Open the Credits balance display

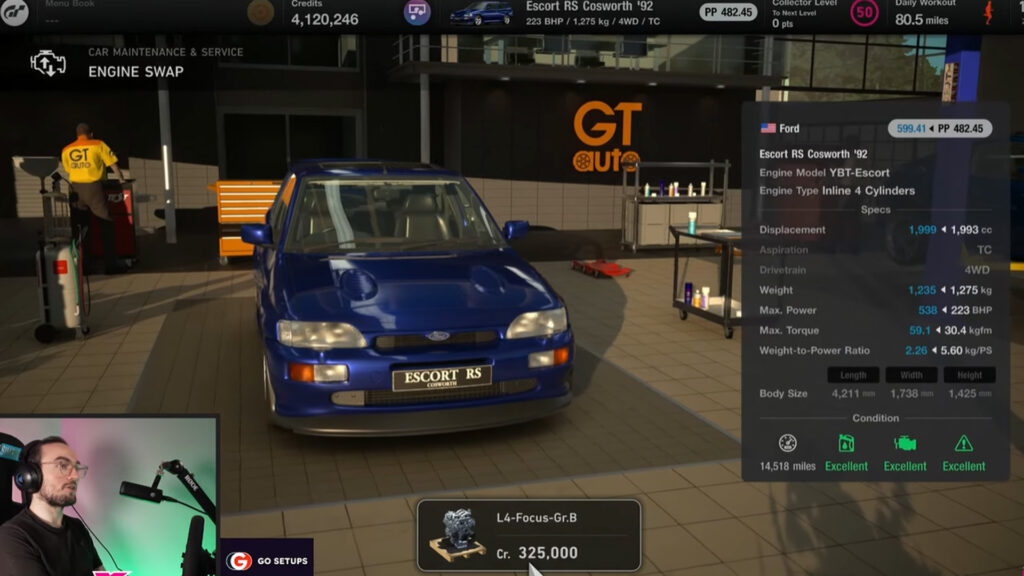pyautogui.click(x=325, y=13)
